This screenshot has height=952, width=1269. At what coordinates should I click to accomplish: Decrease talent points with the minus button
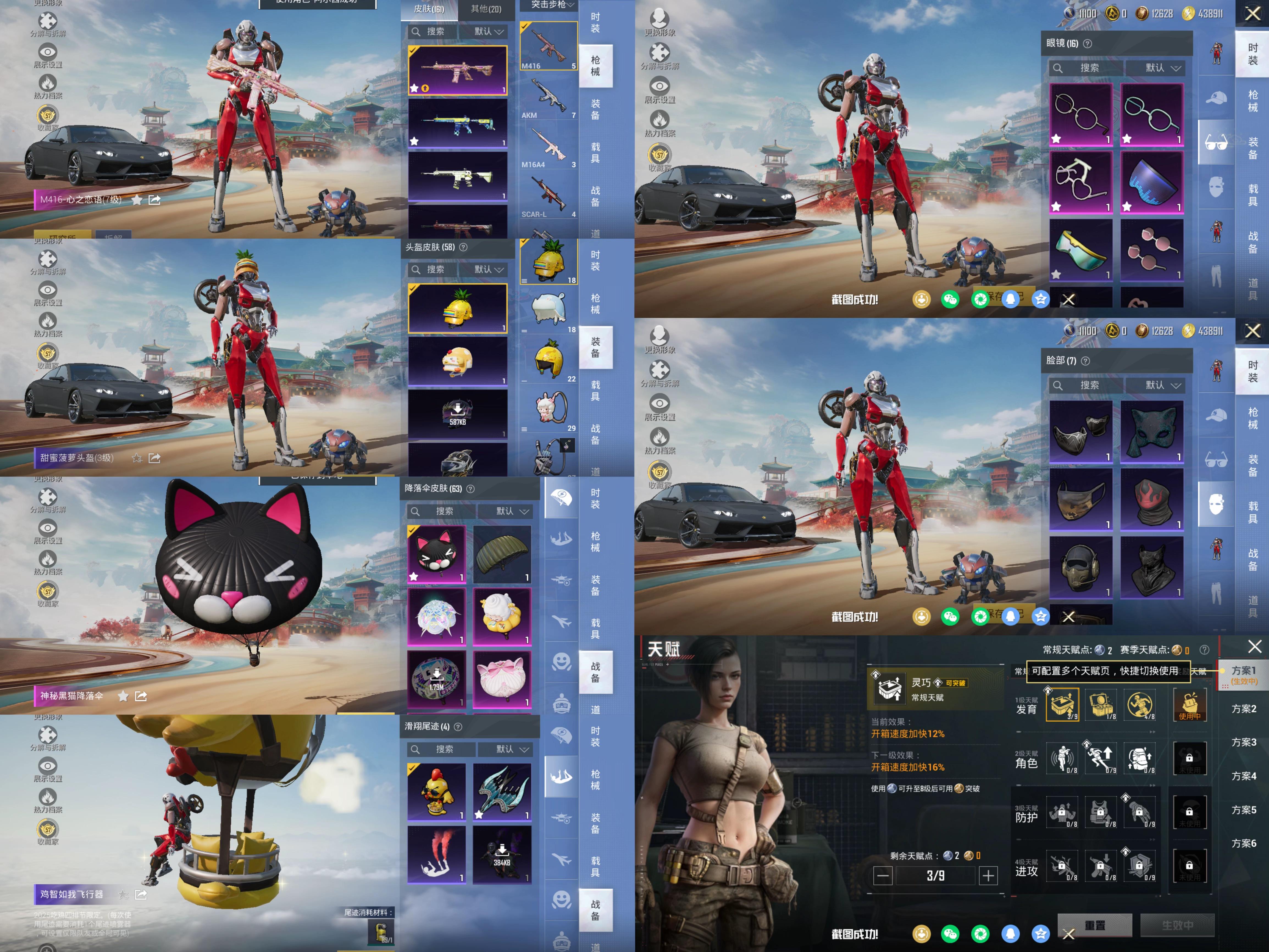tap(883, 876)
